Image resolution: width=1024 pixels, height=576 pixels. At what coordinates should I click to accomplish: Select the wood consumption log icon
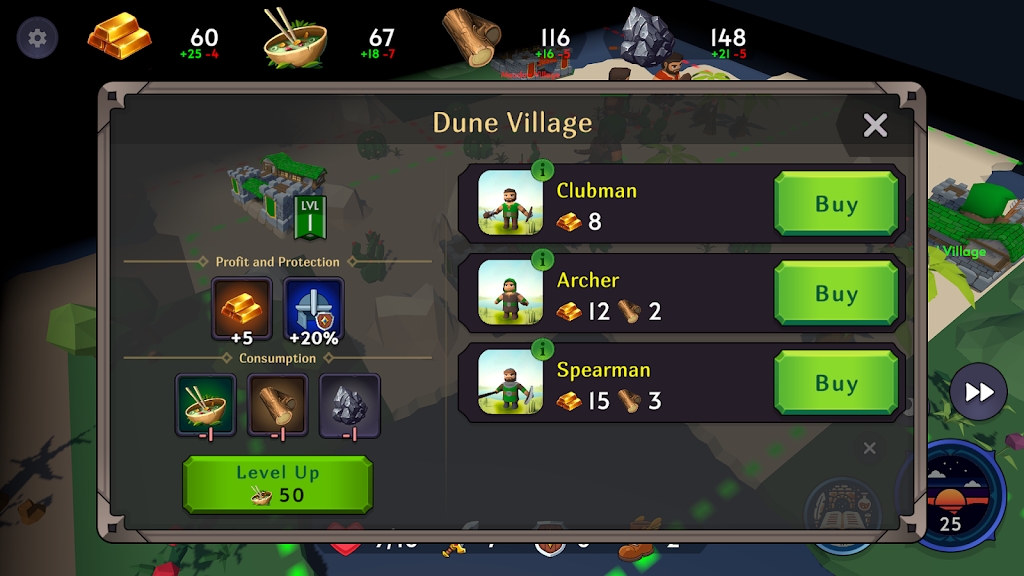[278, 404]
